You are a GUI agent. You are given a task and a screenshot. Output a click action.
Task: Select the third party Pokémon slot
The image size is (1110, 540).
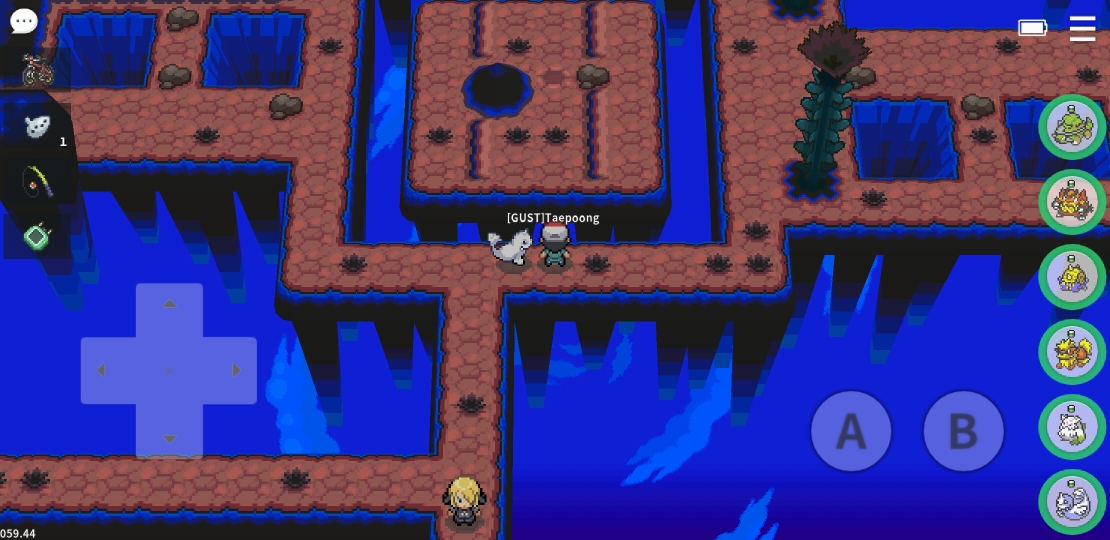point(1071,277)
